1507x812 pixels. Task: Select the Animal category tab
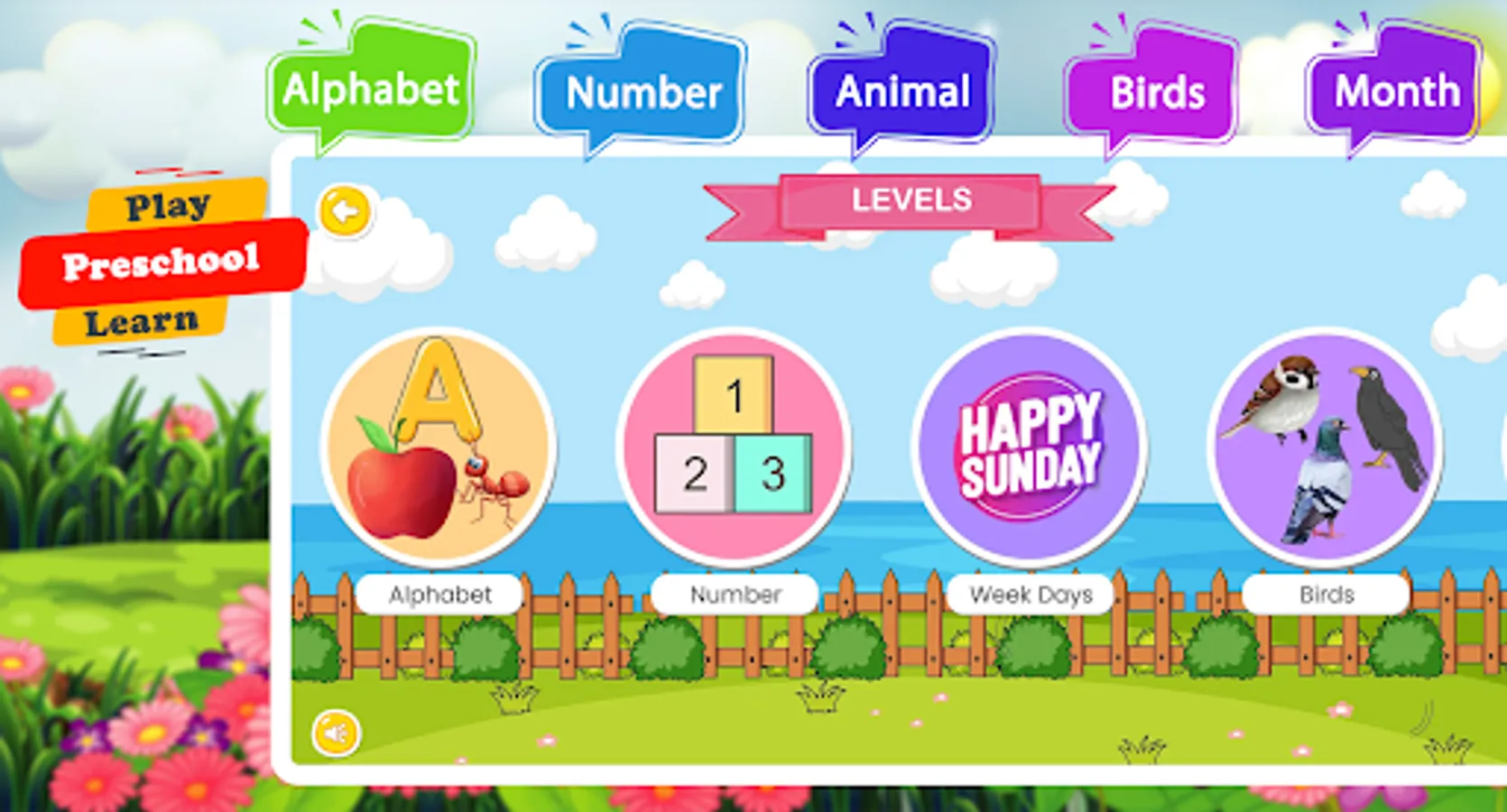902,90
